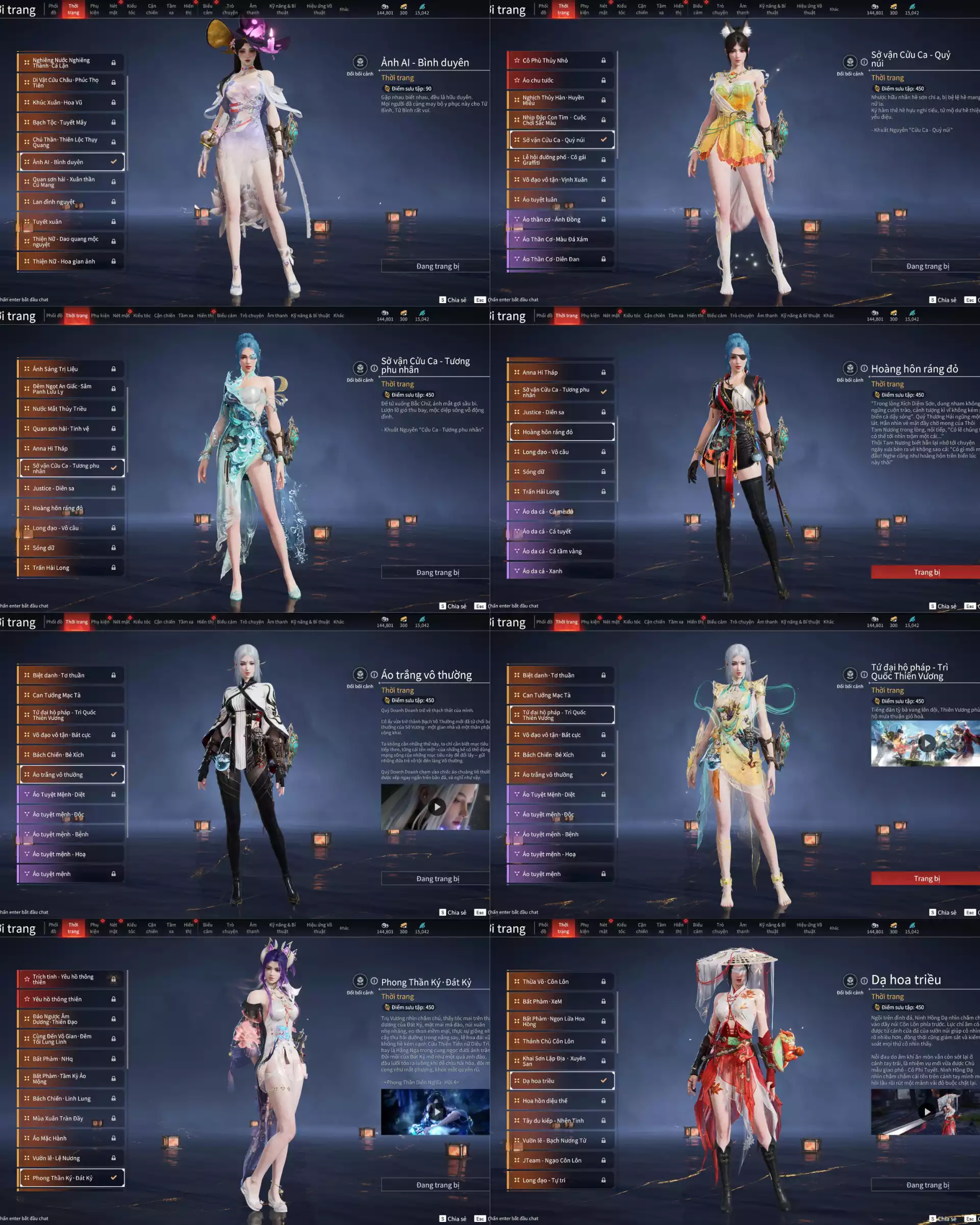Select the Sở vận Cửu Ca - Quỷ núi outfit

coord(560,140)
